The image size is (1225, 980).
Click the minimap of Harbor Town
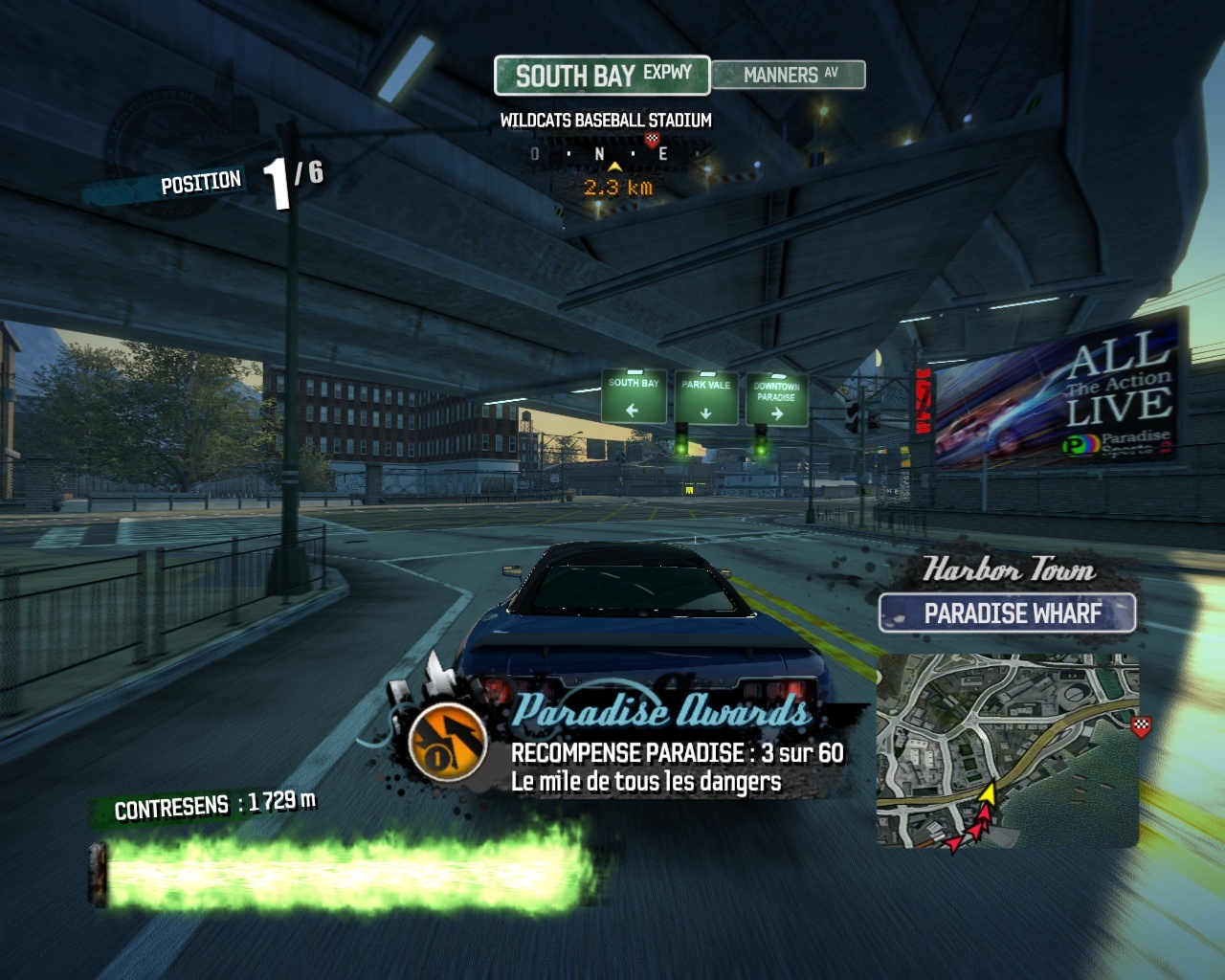[1007, 750]
